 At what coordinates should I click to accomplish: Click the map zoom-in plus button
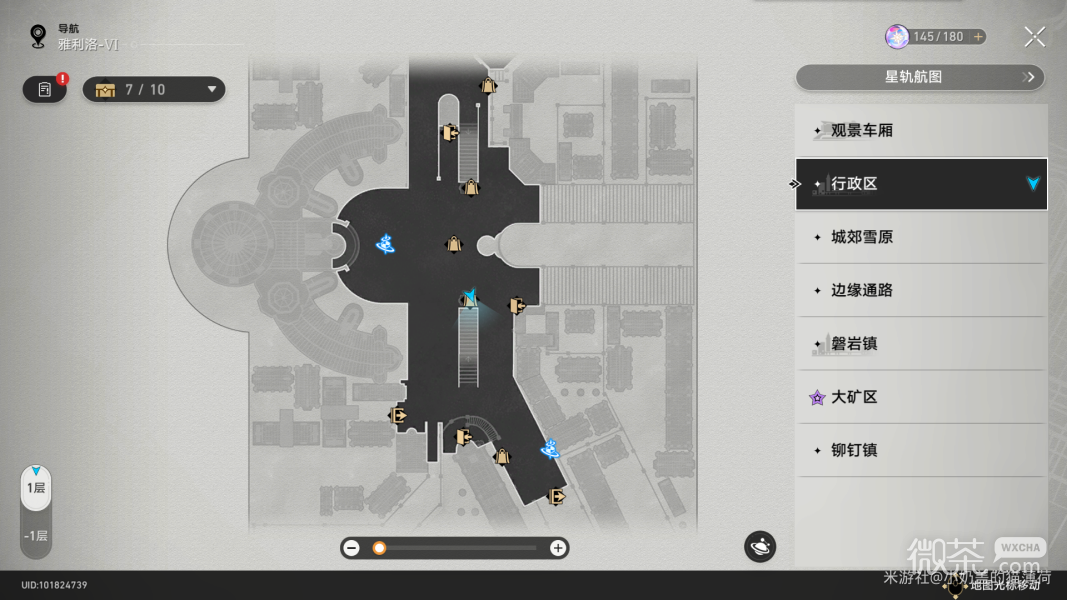pos(558,548)
